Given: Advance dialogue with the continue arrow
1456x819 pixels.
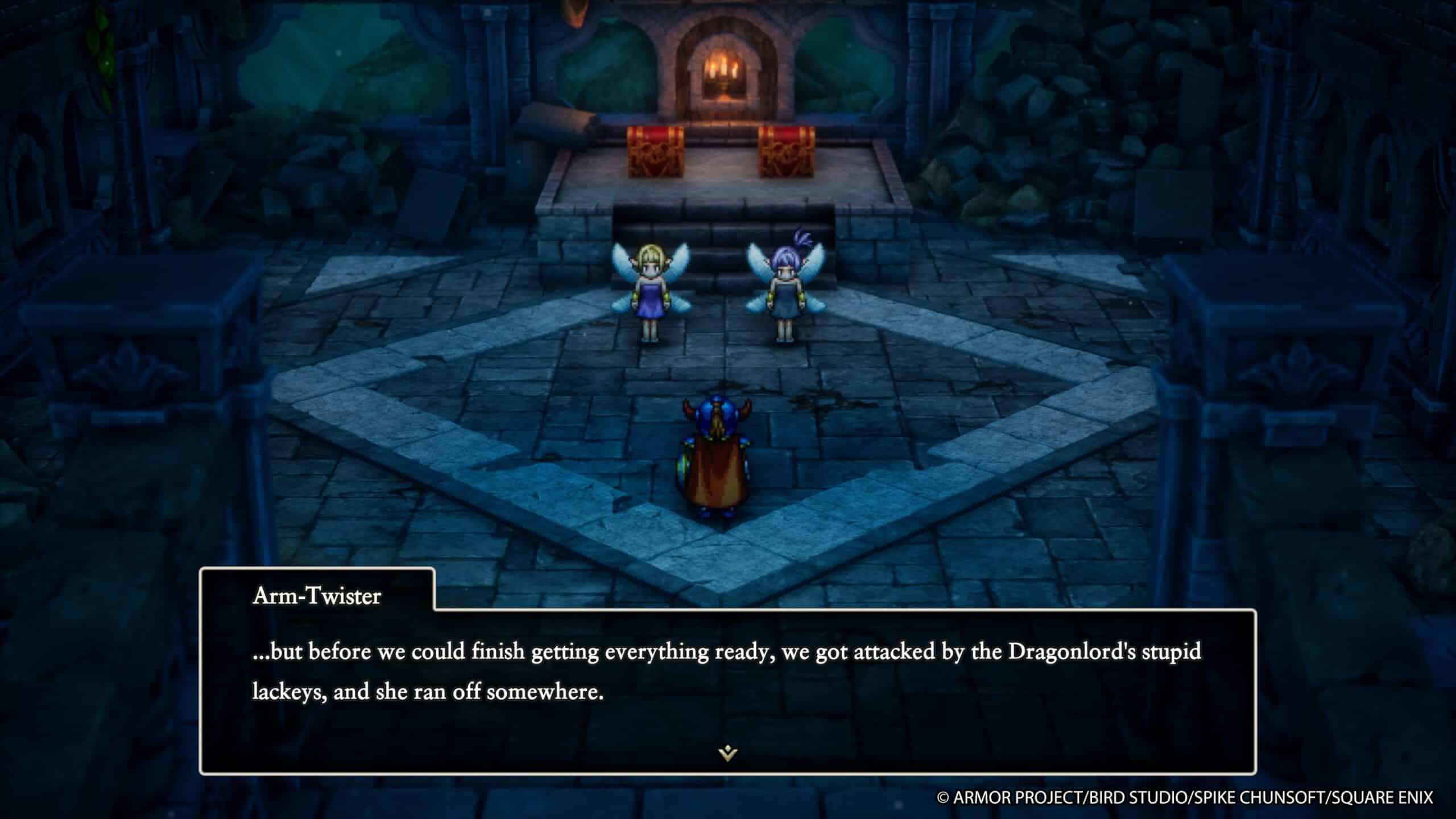Looking at the screenshot, I should 727,754.
